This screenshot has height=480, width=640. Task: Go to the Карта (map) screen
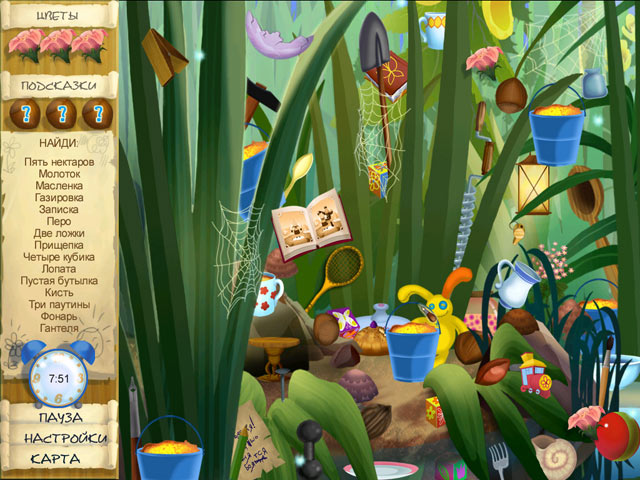(56, 459)
